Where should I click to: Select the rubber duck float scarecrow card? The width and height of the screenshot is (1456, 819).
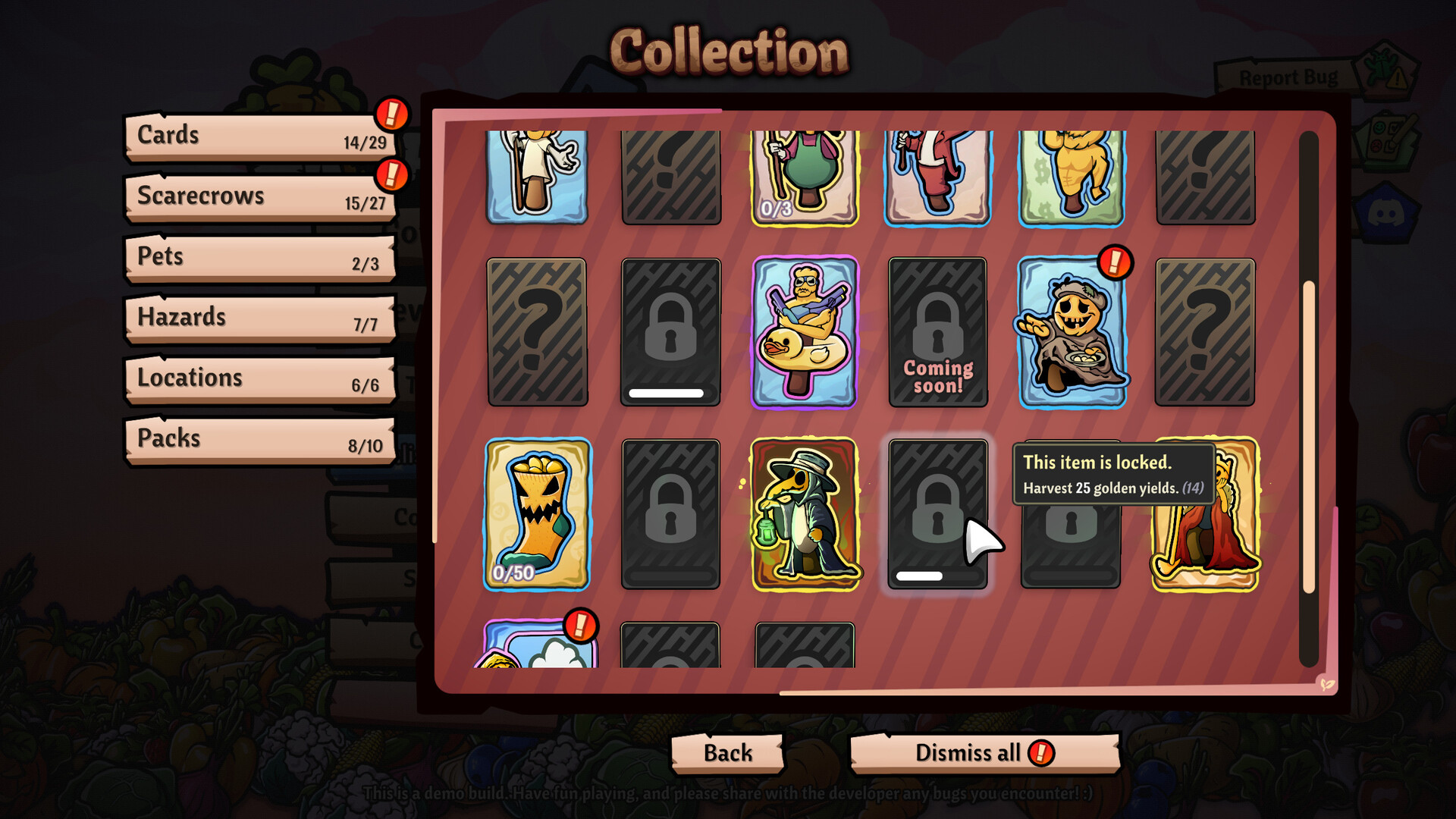pos(805,331)
